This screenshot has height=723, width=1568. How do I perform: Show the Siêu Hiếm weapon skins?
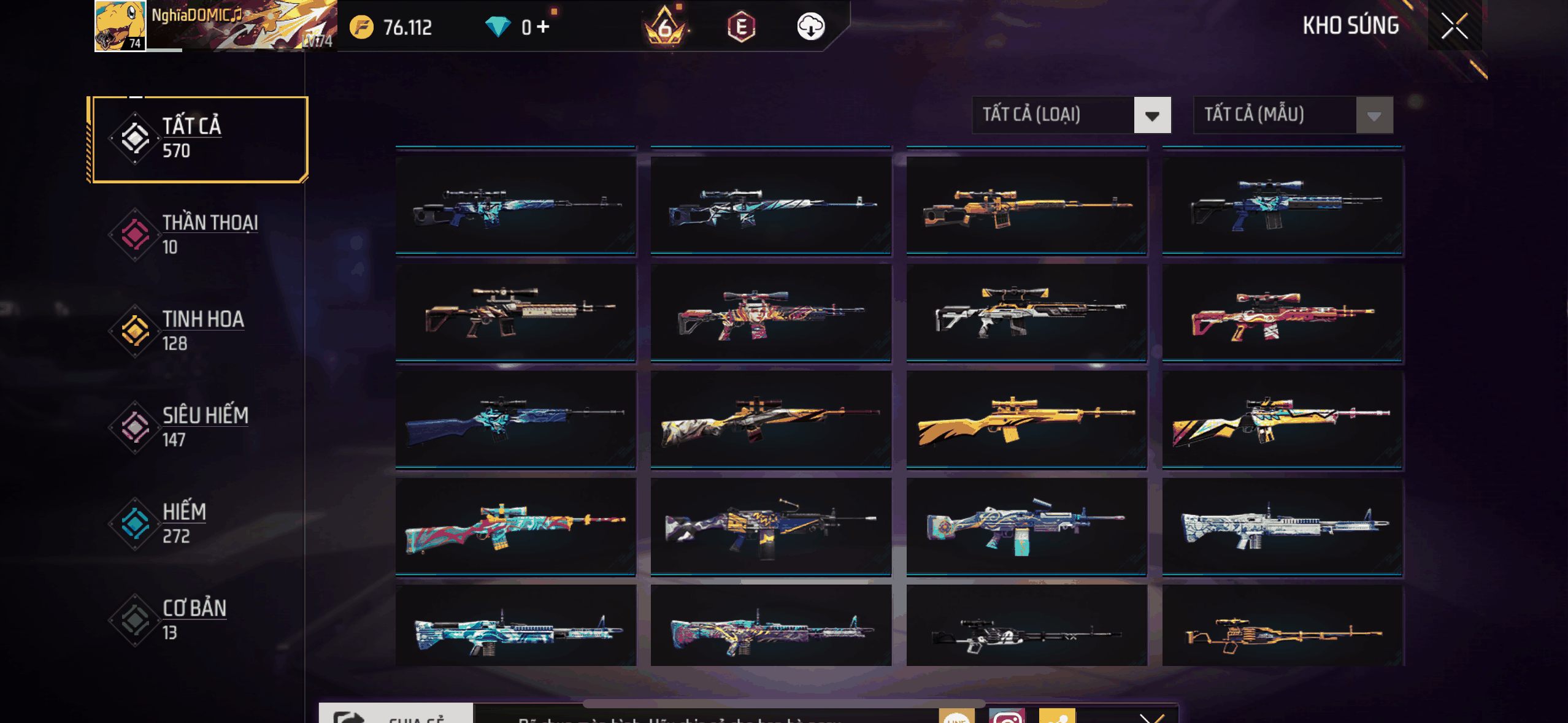pos(198,427)
